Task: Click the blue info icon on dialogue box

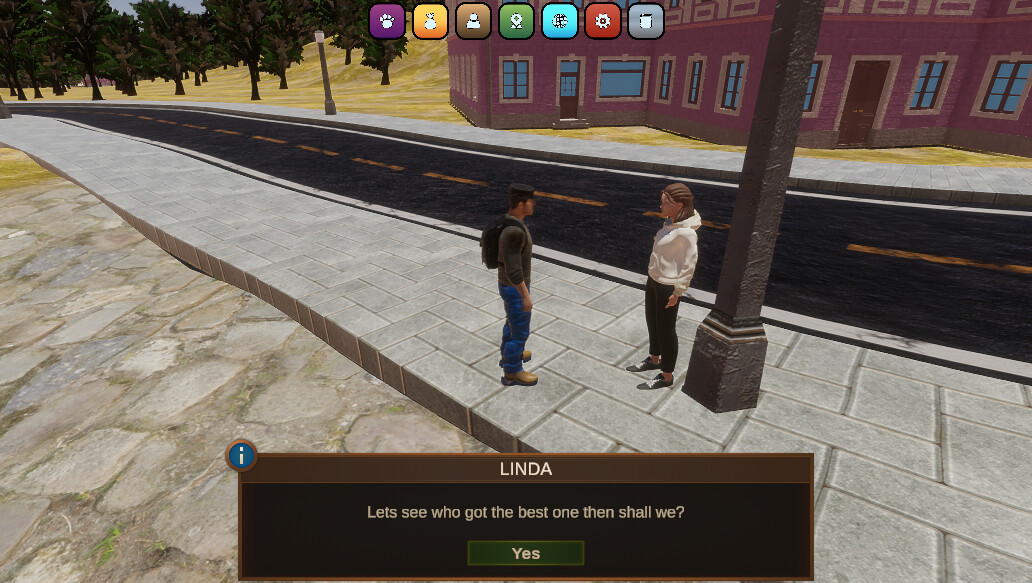Action: [x=242, y=457]
